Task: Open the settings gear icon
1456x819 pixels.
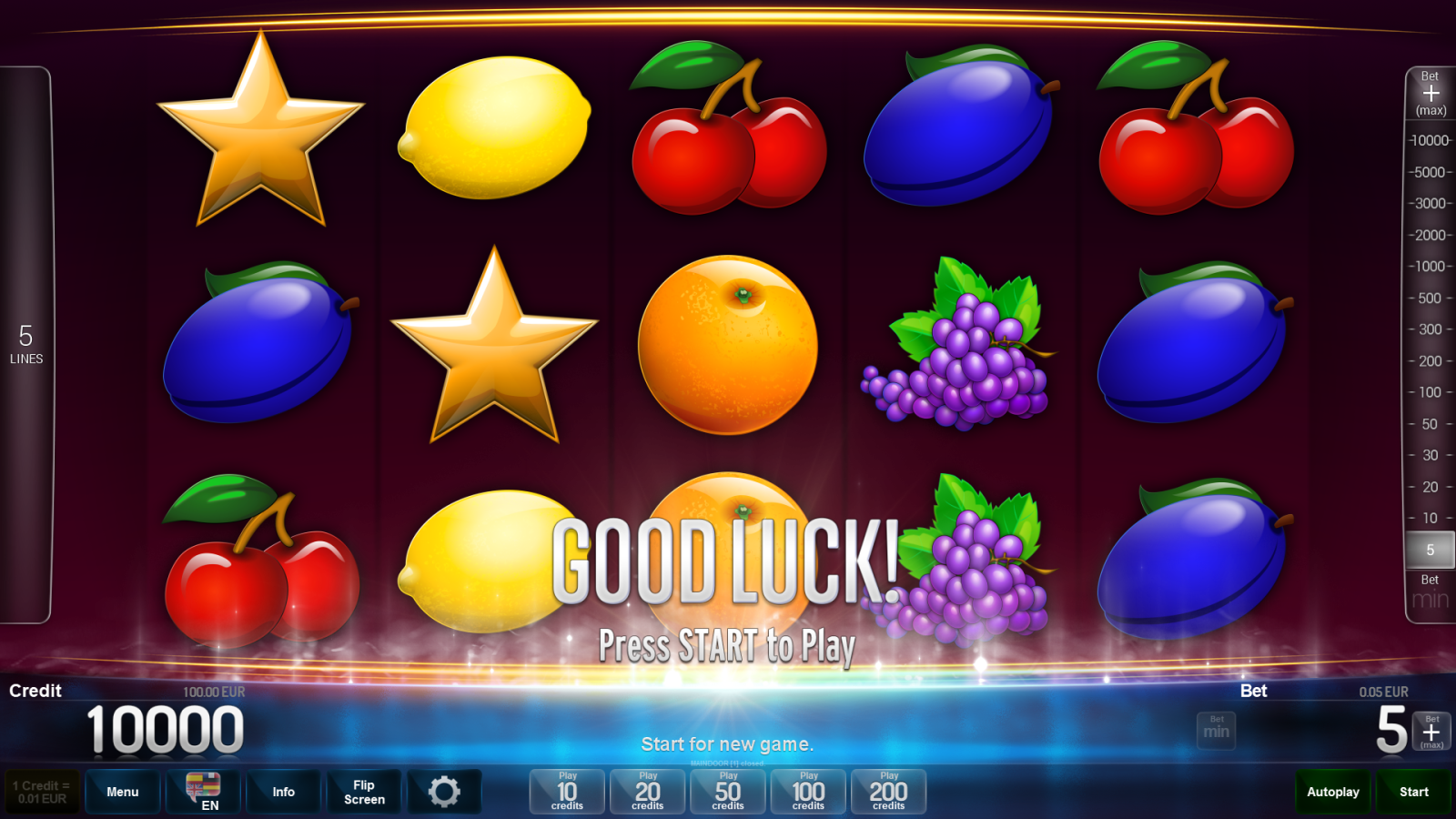Action: (x=445, y=791)
